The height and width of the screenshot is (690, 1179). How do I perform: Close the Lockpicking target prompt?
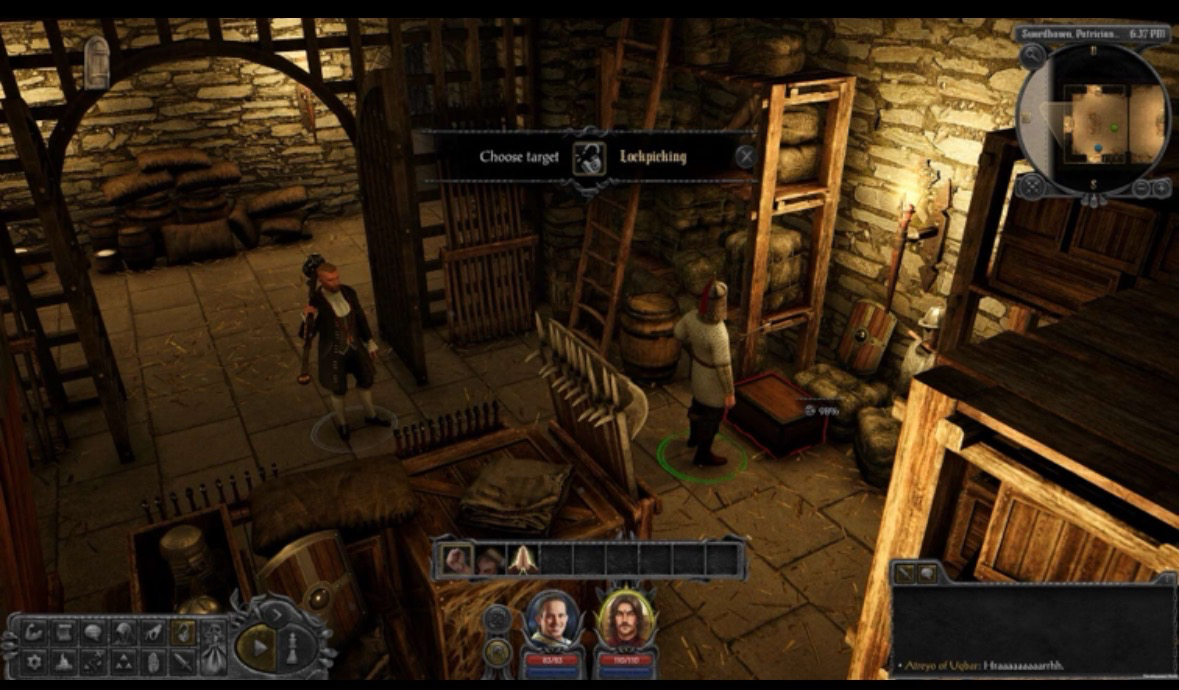pos(745,156)
